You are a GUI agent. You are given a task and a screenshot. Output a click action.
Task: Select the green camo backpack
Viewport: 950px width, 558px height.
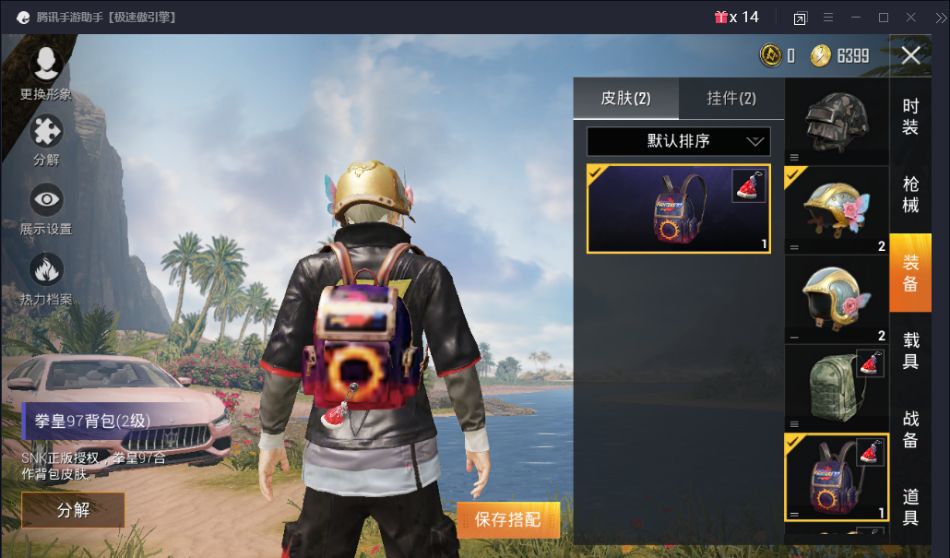[836, 388]
